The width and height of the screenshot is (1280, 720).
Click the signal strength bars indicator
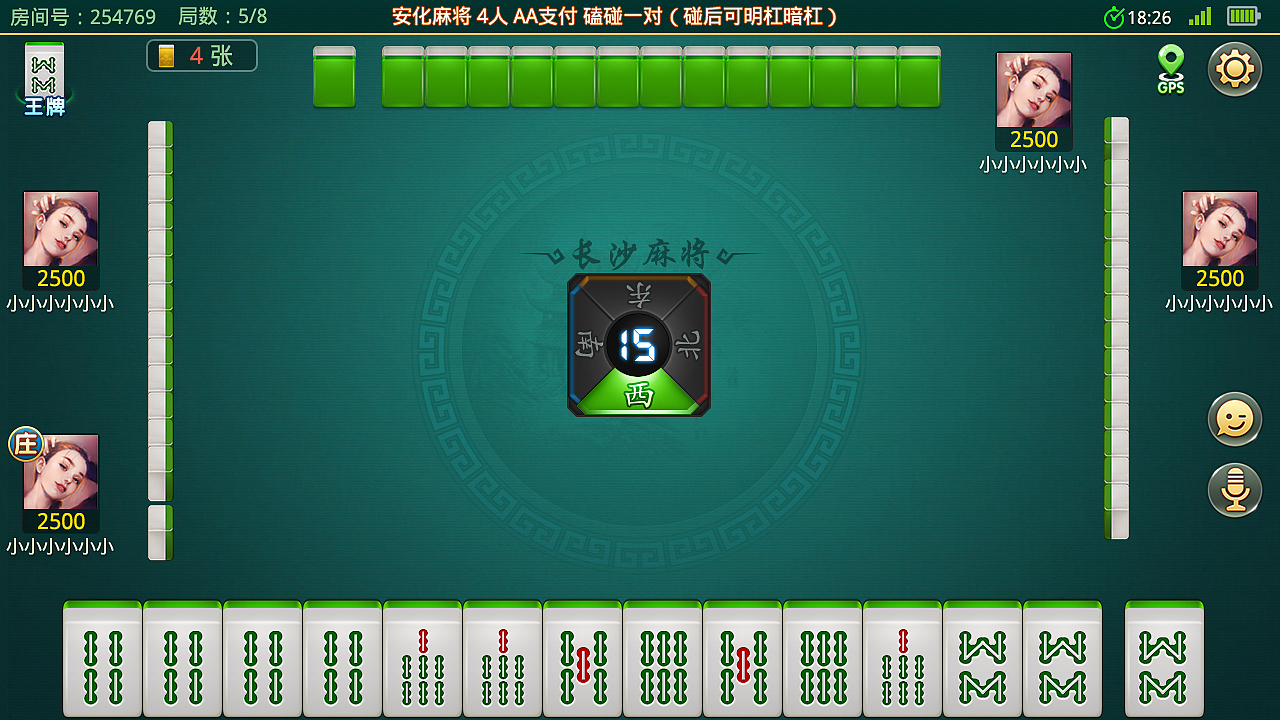(1198, 16)
